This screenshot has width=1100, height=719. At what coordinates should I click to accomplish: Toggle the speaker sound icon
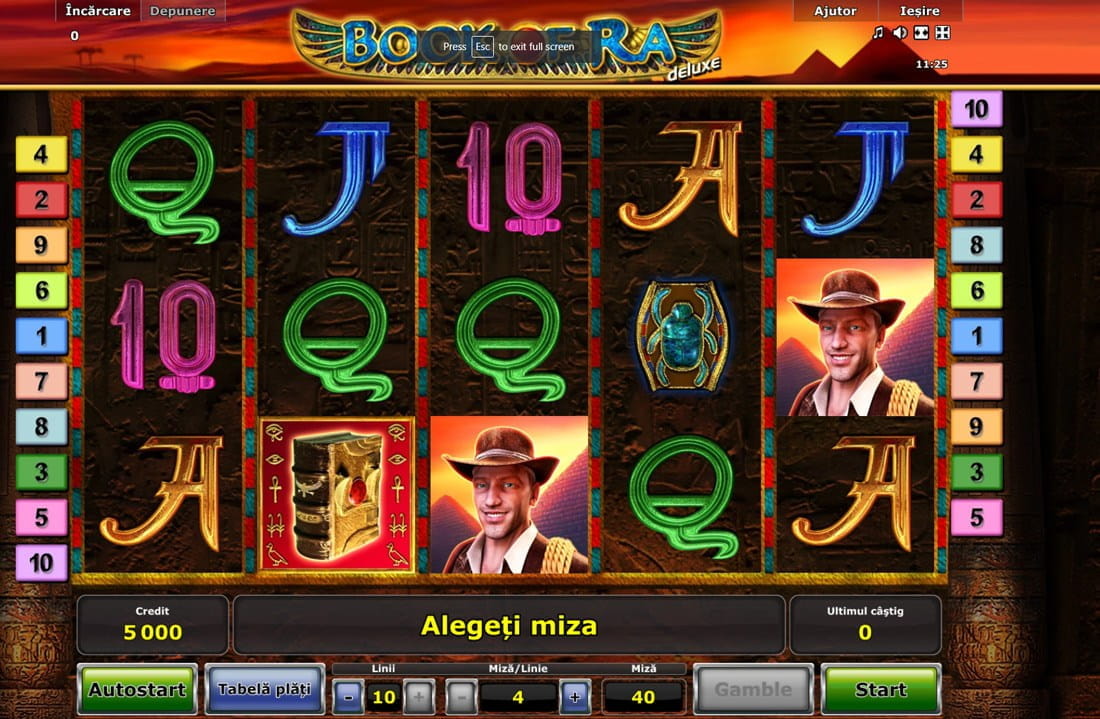(x=900, y=33)
